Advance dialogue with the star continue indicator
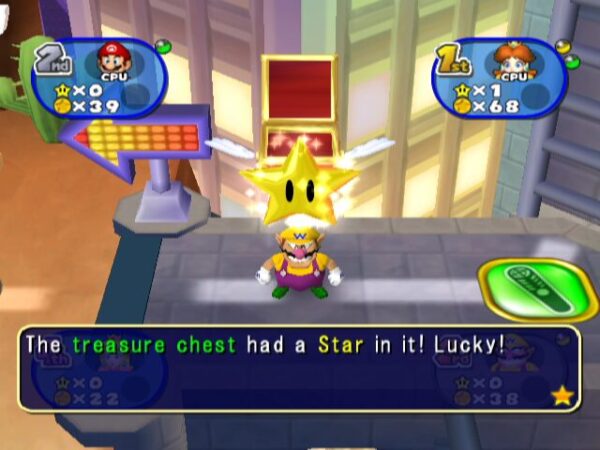This screenshot has height=450, width=600. pos(562,395)
